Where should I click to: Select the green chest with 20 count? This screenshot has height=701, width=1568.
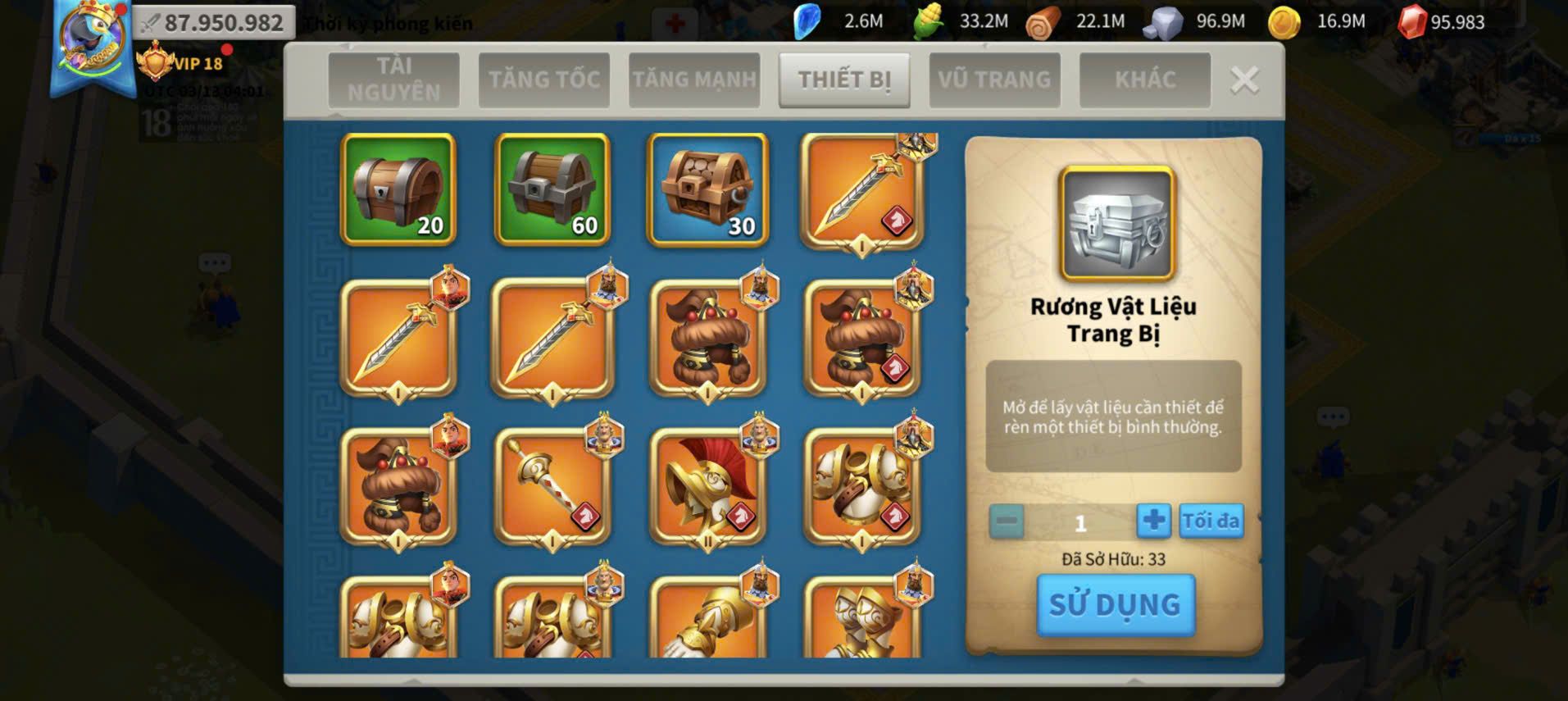coord(398,189)
